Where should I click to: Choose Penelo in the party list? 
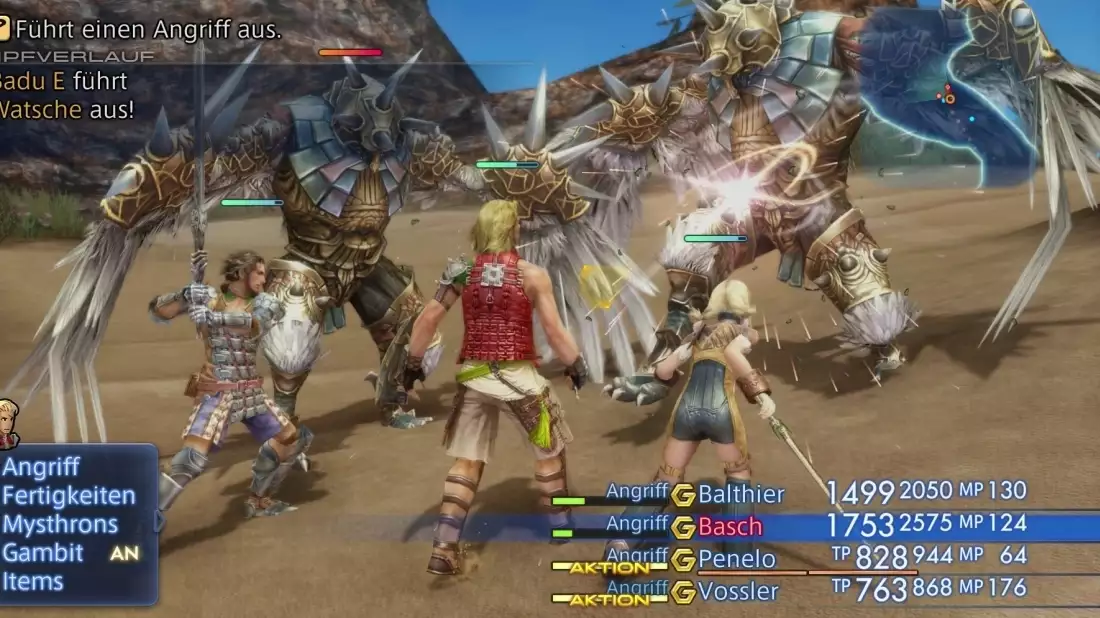tap(737, 558)
